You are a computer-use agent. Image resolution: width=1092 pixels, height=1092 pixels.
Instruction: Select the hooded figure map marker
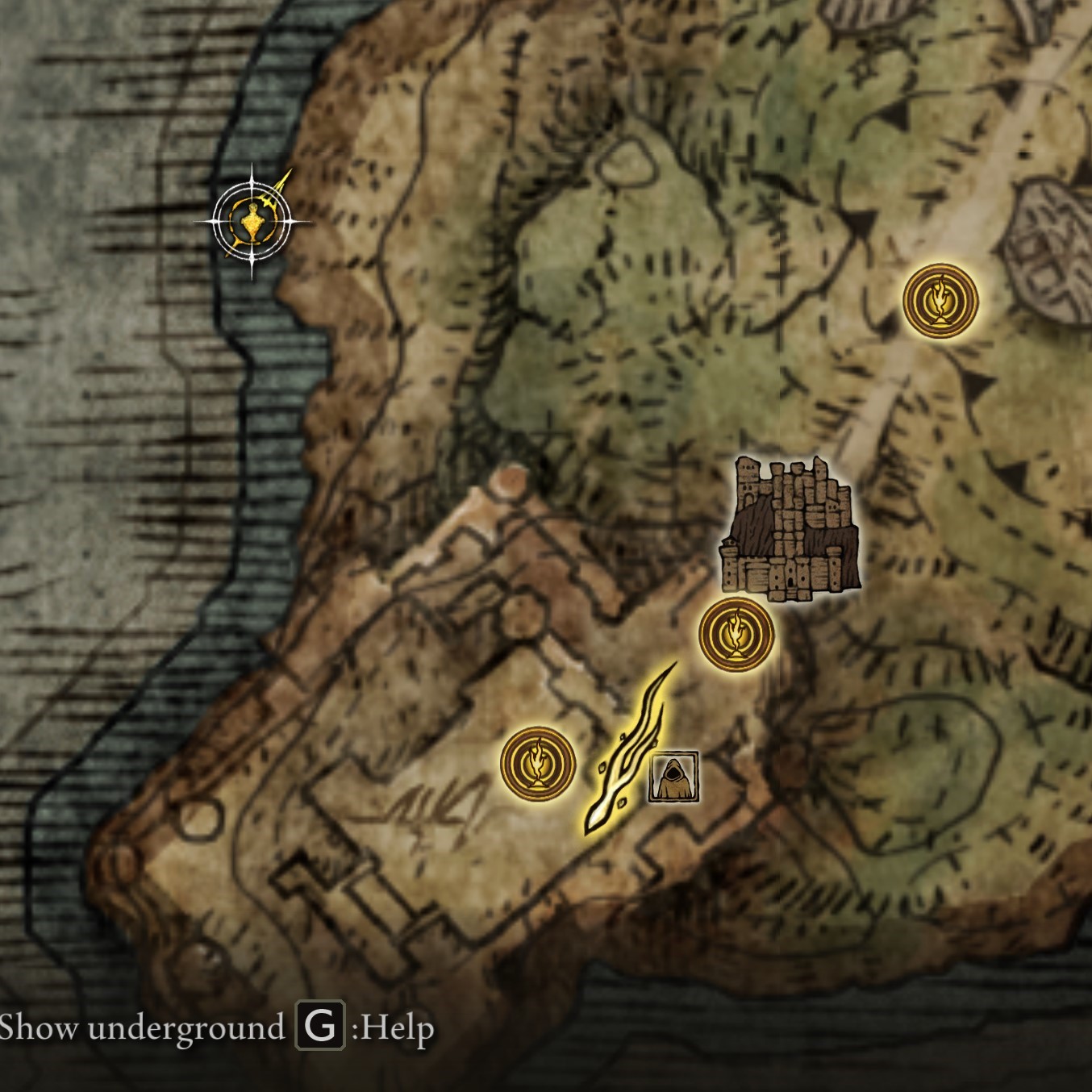pyautogui.click(x=673, y=777)
